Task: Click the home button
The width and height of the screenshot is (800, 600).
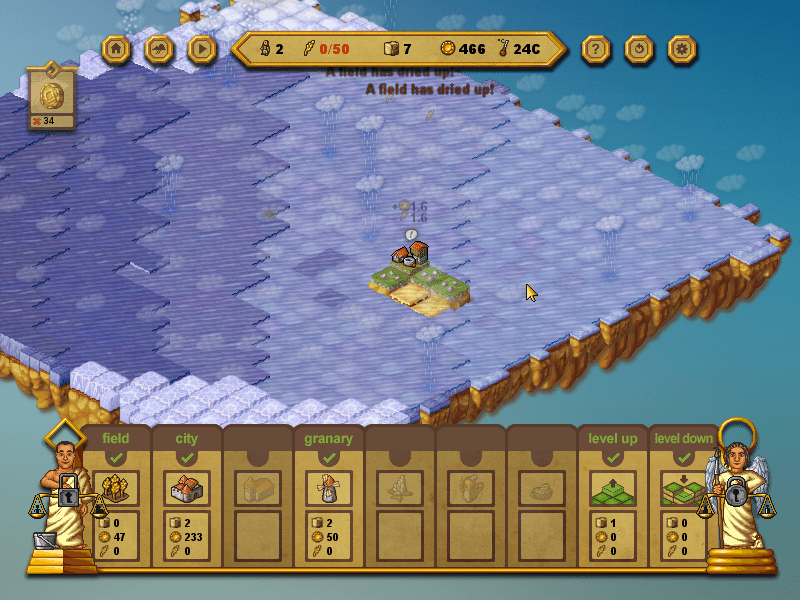Action: coord(116,48)
